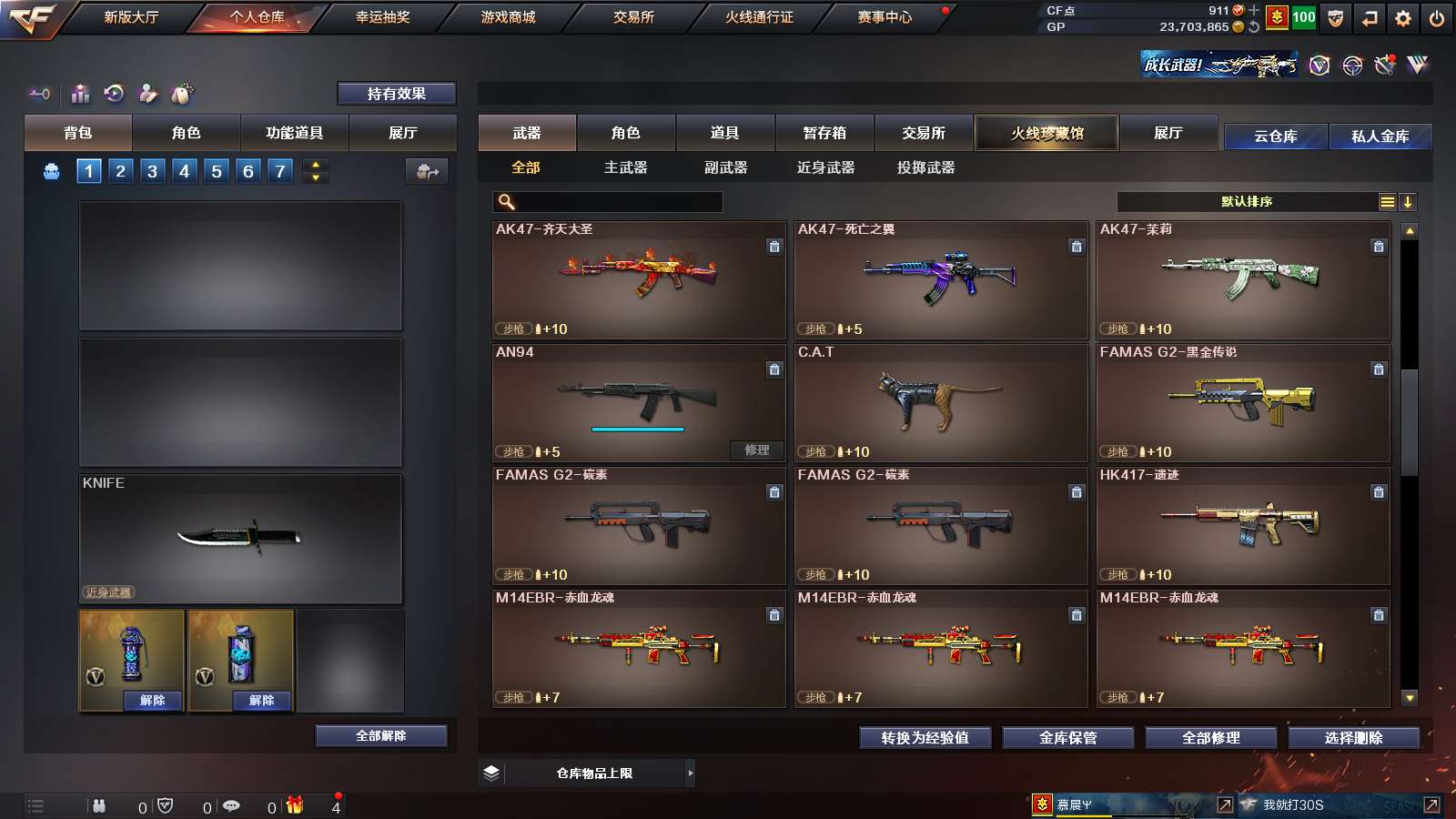Image resolution: width=1456 pixels, height=819 pixels.
Task: Open the 游戏商城 shop menu
Action: point(508,17)
